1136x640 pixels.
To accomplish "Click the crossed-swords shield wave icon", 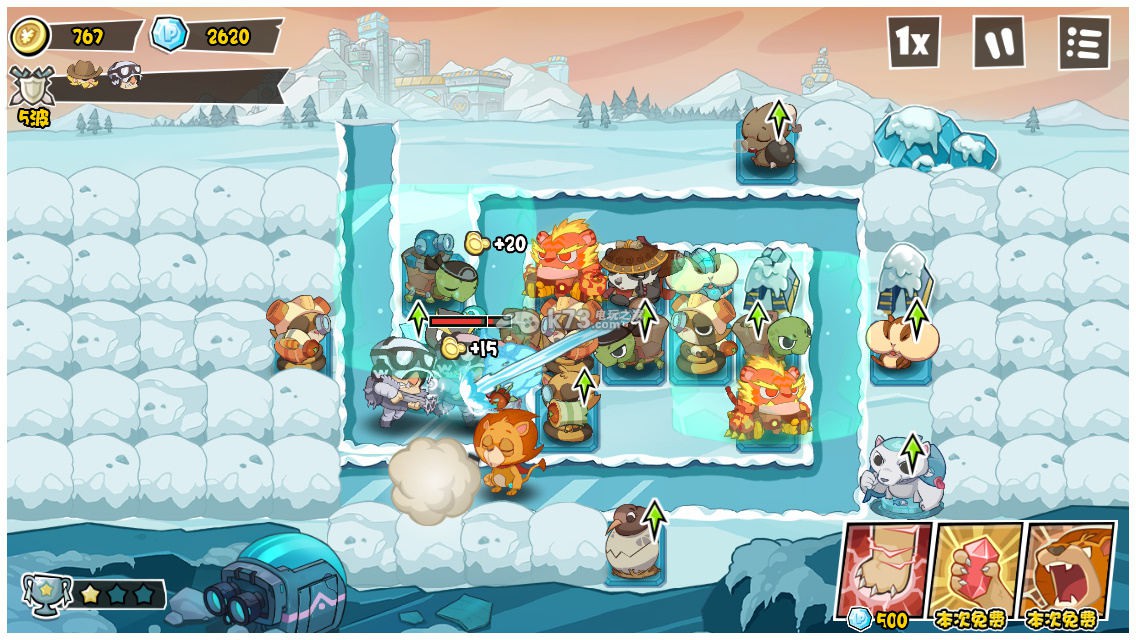I will [x=30, y=88].
